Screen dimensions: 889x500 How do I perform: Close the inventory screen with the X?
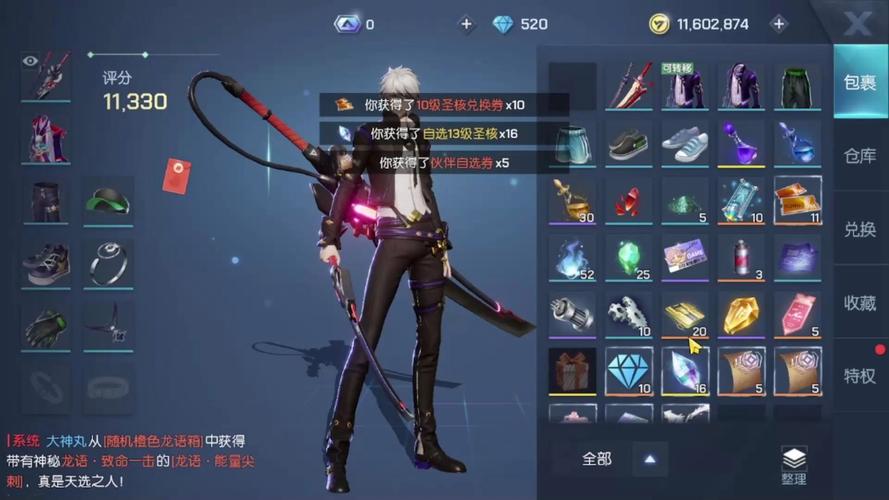click(x=857, y=24)
